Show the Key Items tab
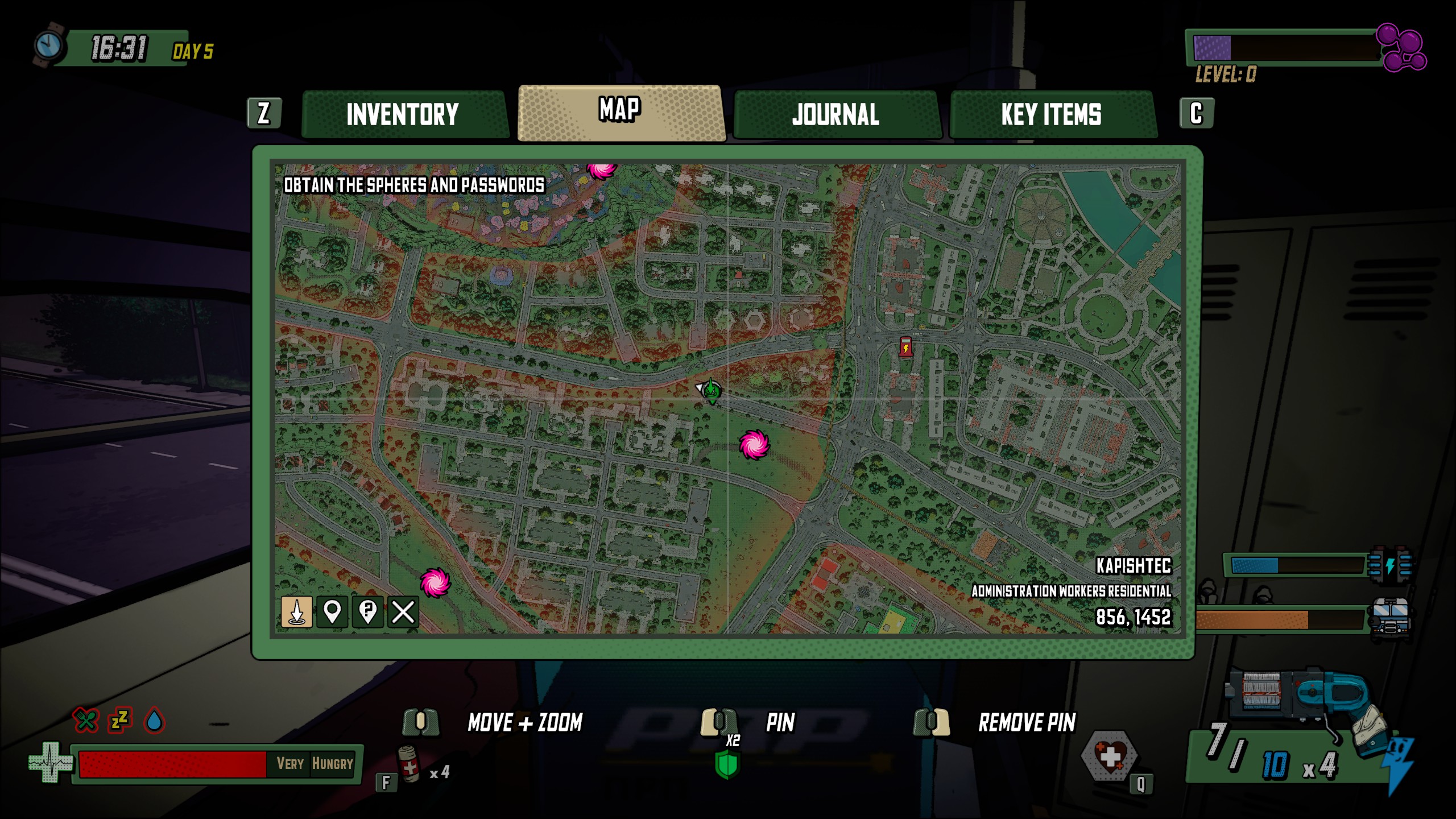The height and width of the screenshot is (819, 1456). (x=1051, y=114)
